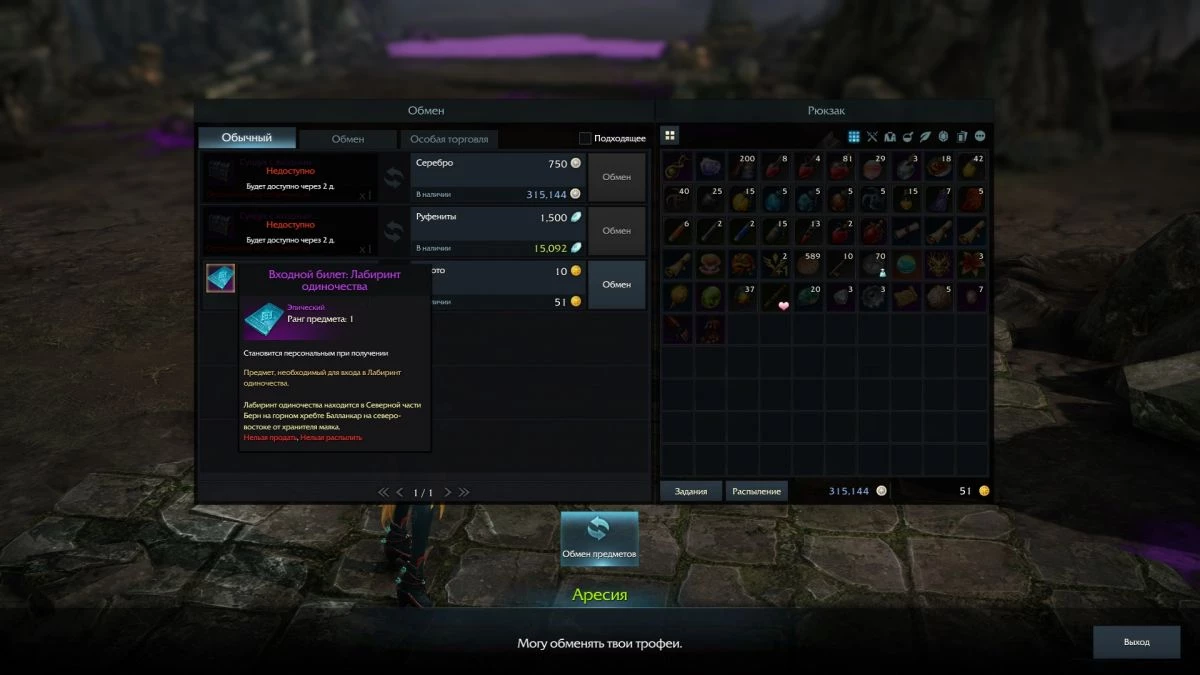Viewport: 1200px width, 675px height.
Task: Switch to the Обычный tab
Action: pyautogui.click(x=247, y=138)
